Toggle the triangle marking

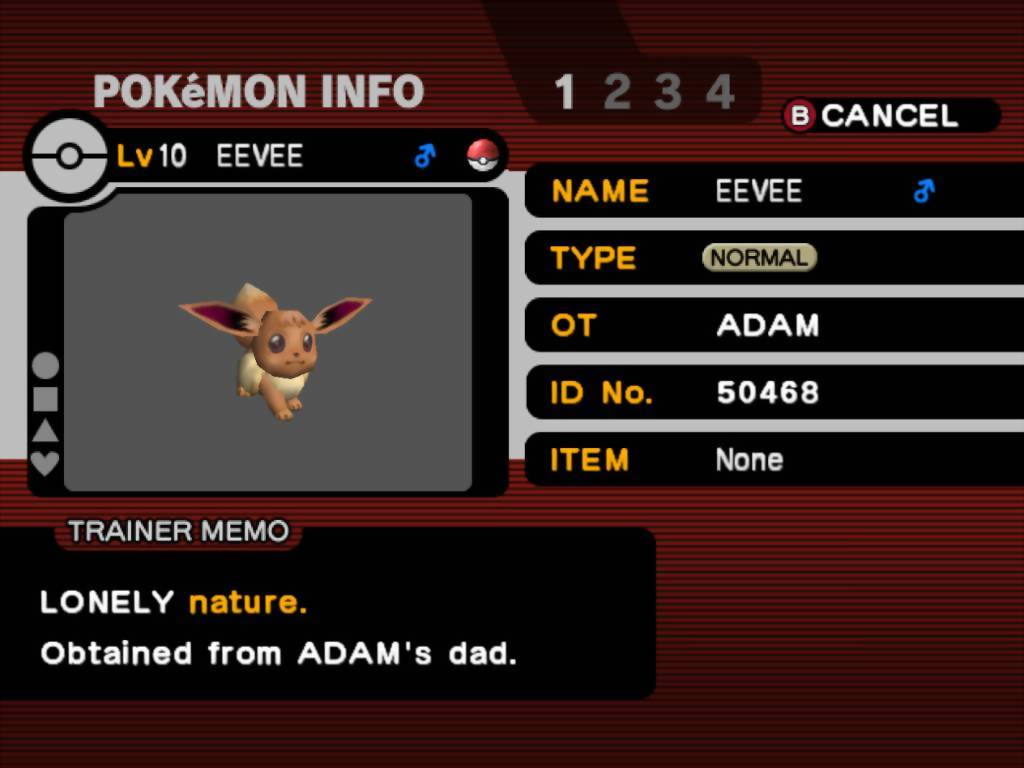point(46,431)
